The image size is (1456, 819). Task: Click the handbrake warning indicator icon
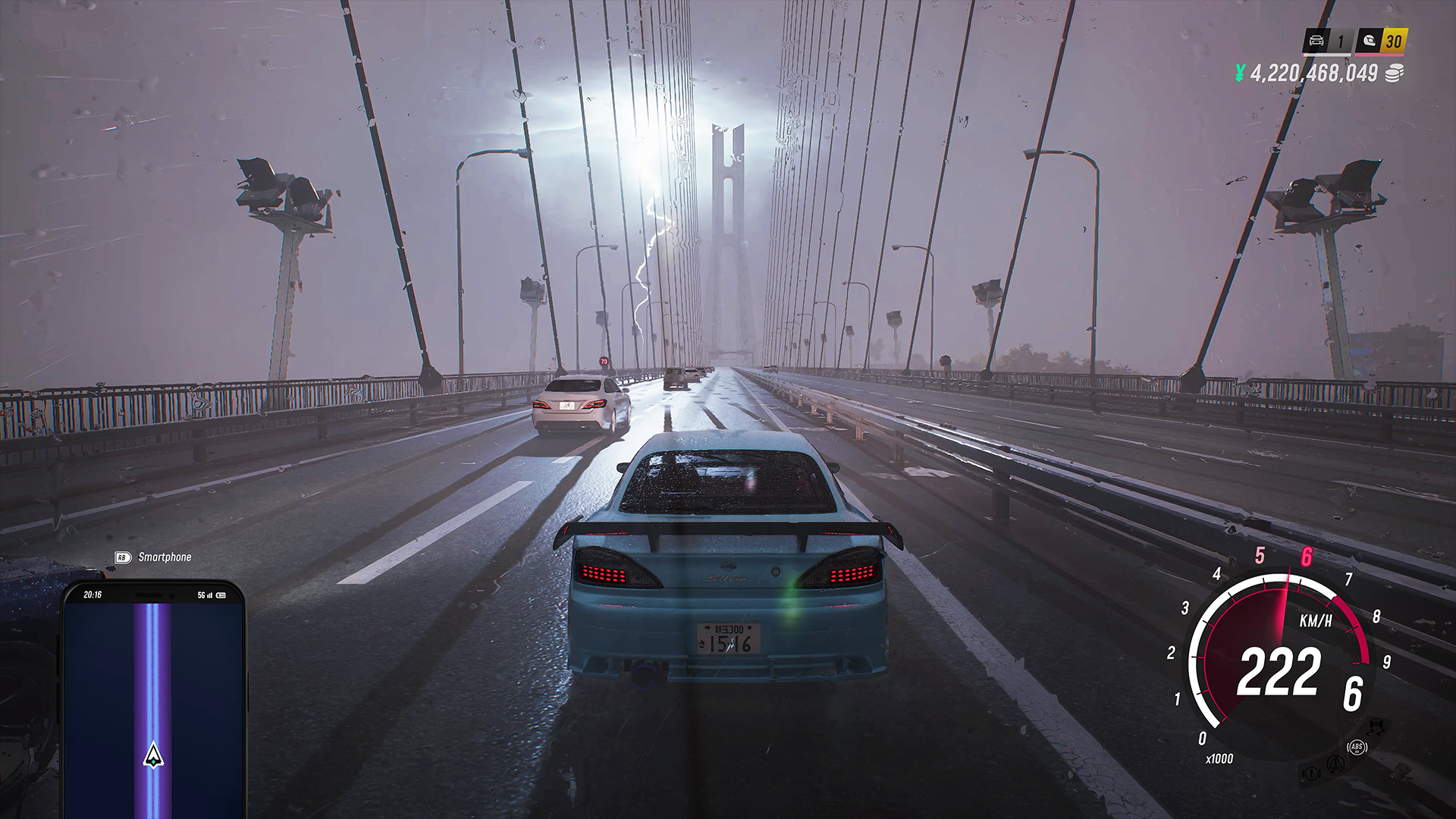[x=1311, y=773]
